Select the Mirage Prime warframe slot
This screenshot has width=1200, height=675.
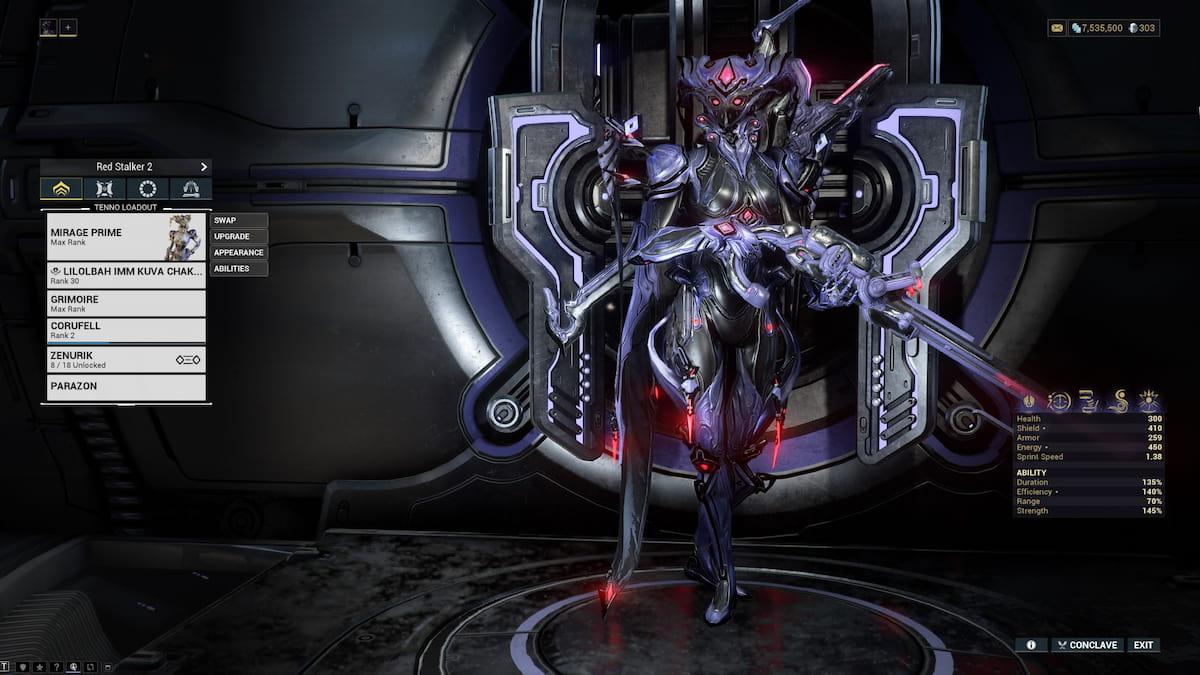coord(126,237)
